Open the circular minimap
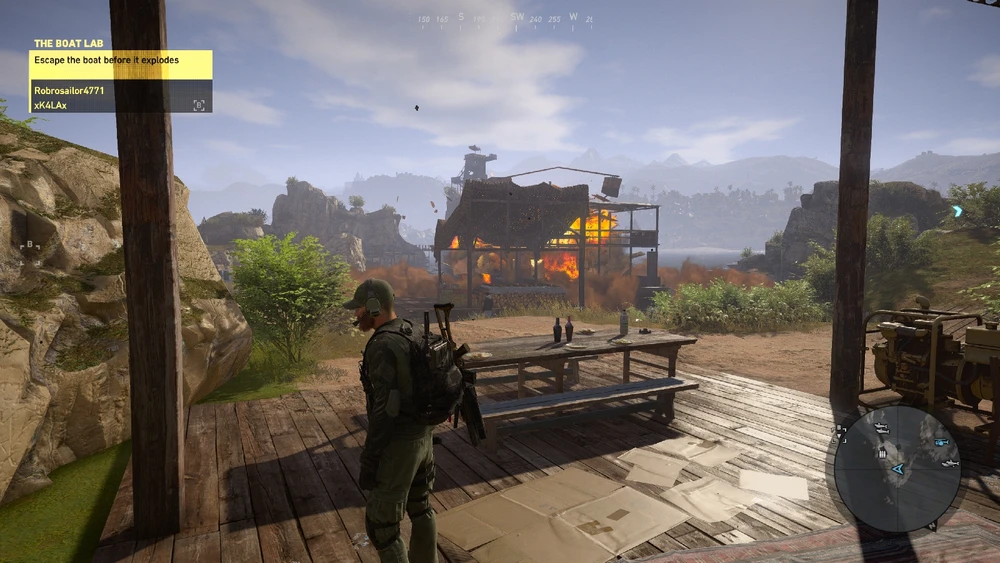This screenshot has width=1000, height=563. pos(896,468)
